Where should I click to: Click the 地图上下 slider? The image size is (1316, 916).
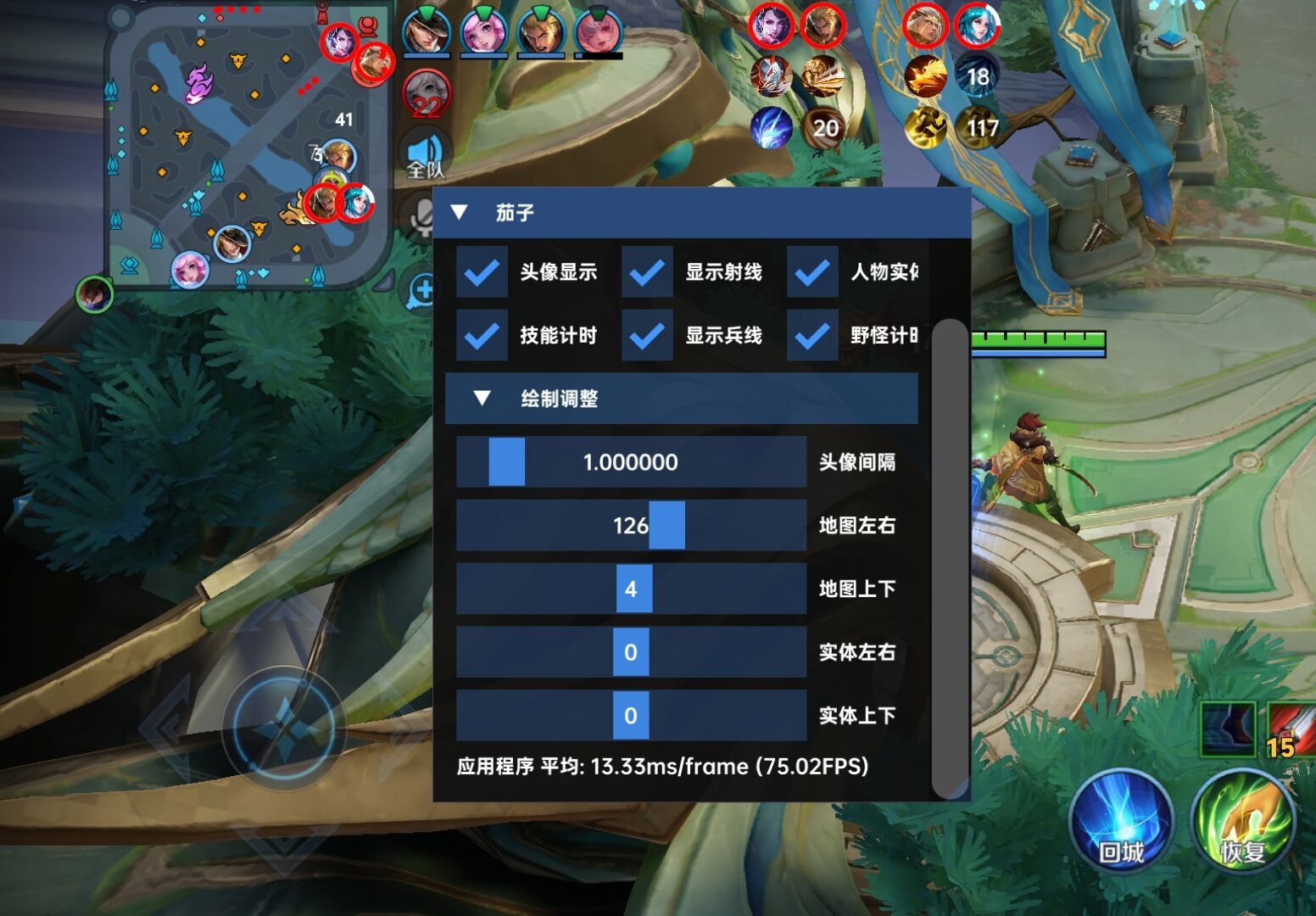(631, 589)
